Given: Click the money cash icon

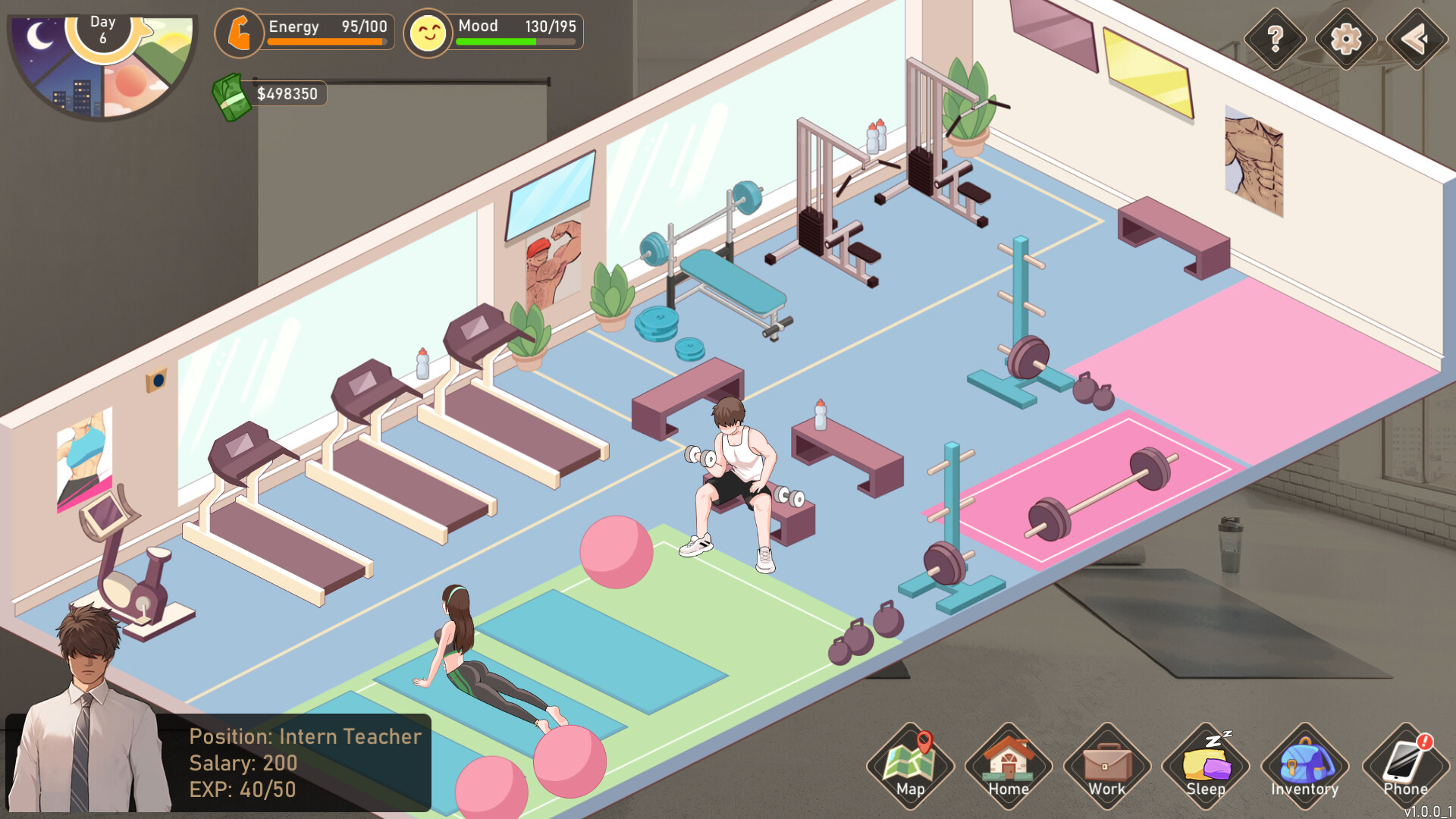Looking at the screenshot, I should [231, 93].
